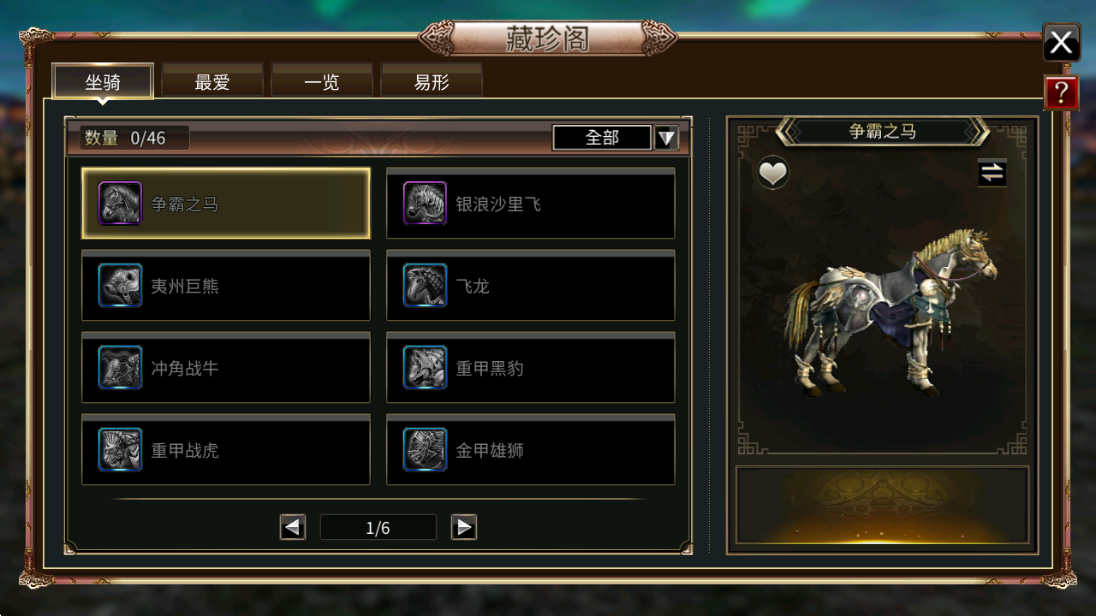This screenshot has width=1096, height=616.
Task: Close the 藏珍阁 window
Action: pyautogui.click(x=1060, y=43)
